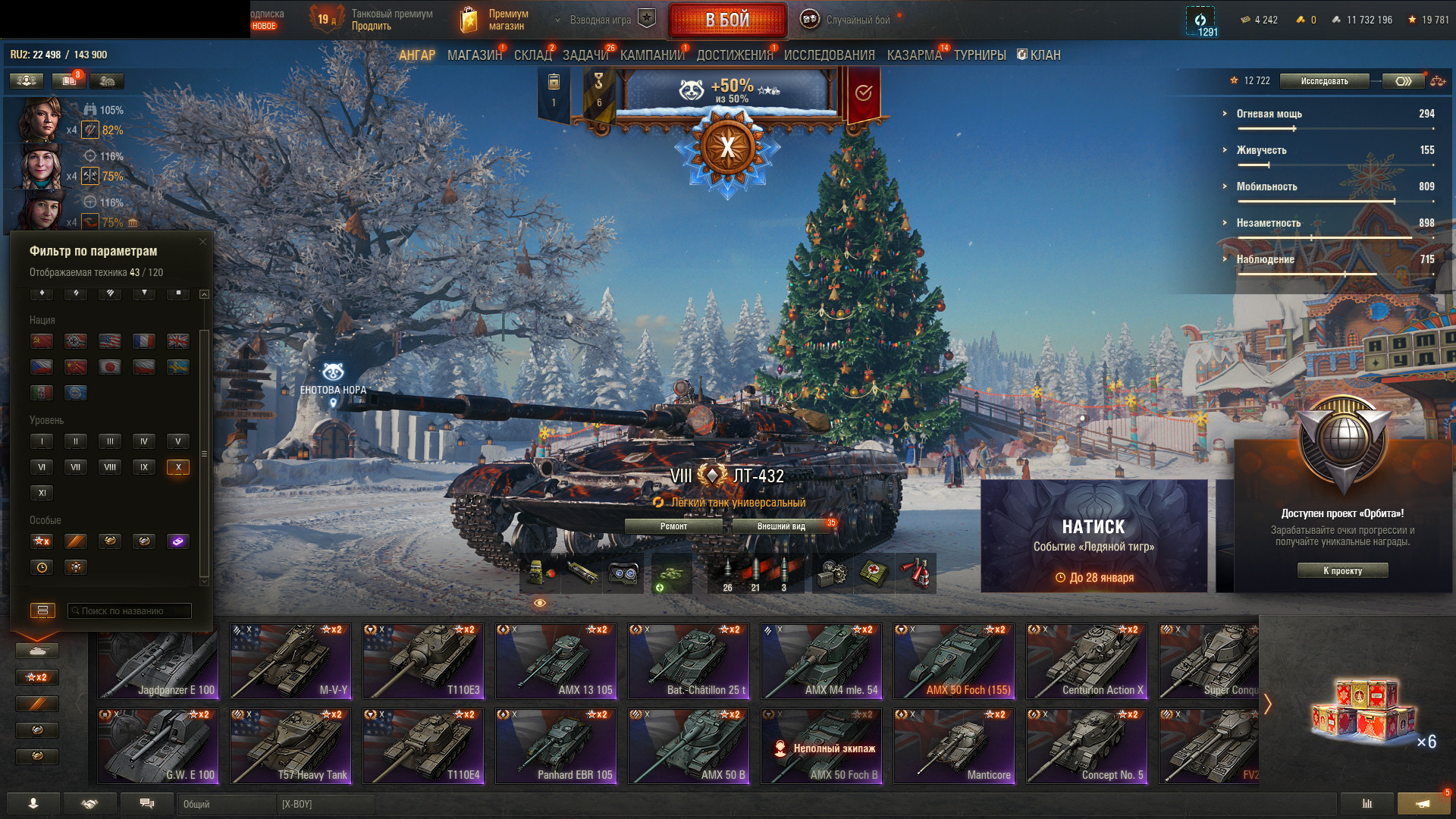Screen dimensions: 1456x819
Task: Open the КАЗАРМА tab
Action: 914,55
